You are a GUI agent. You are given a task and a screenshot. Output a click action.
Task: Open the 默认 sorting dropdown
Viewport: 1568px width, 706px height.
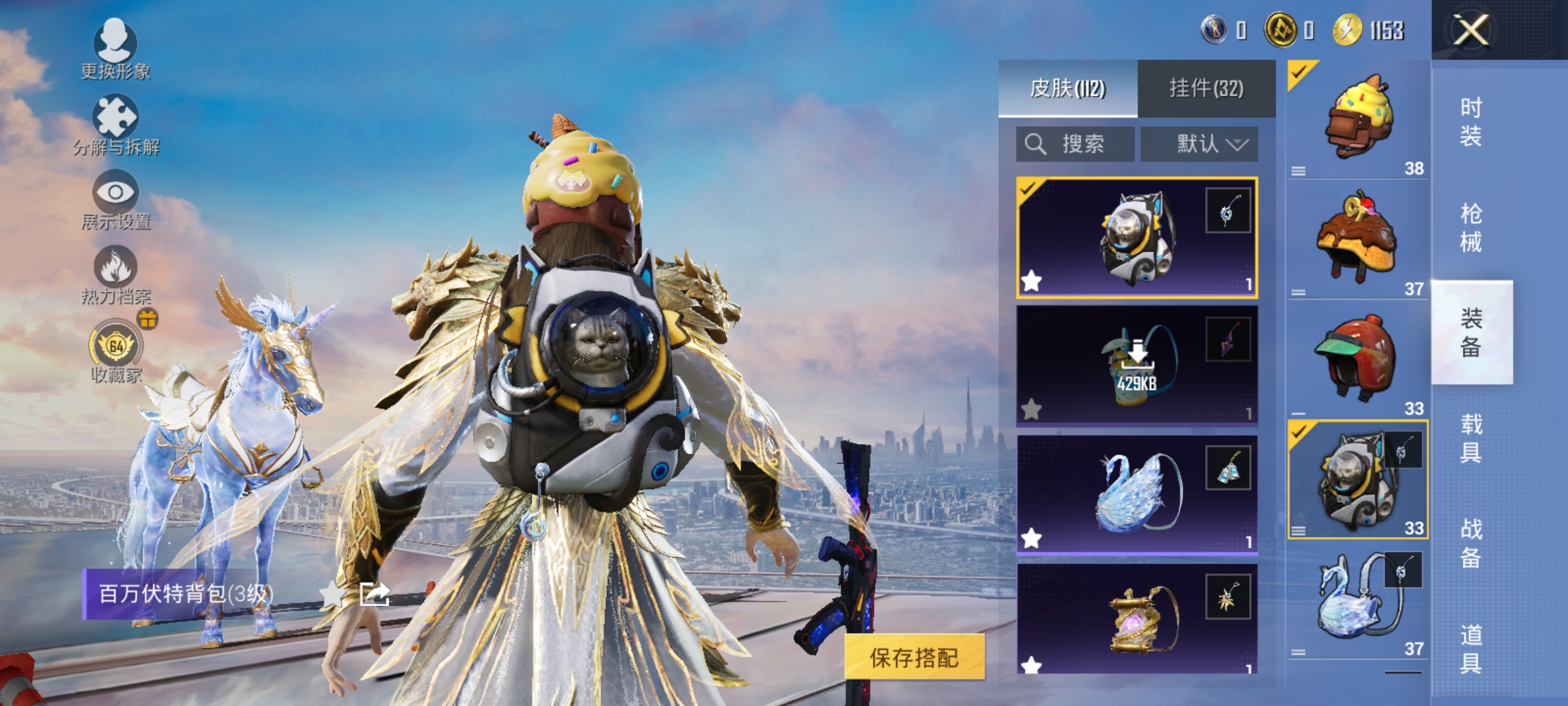[1200, 144]
